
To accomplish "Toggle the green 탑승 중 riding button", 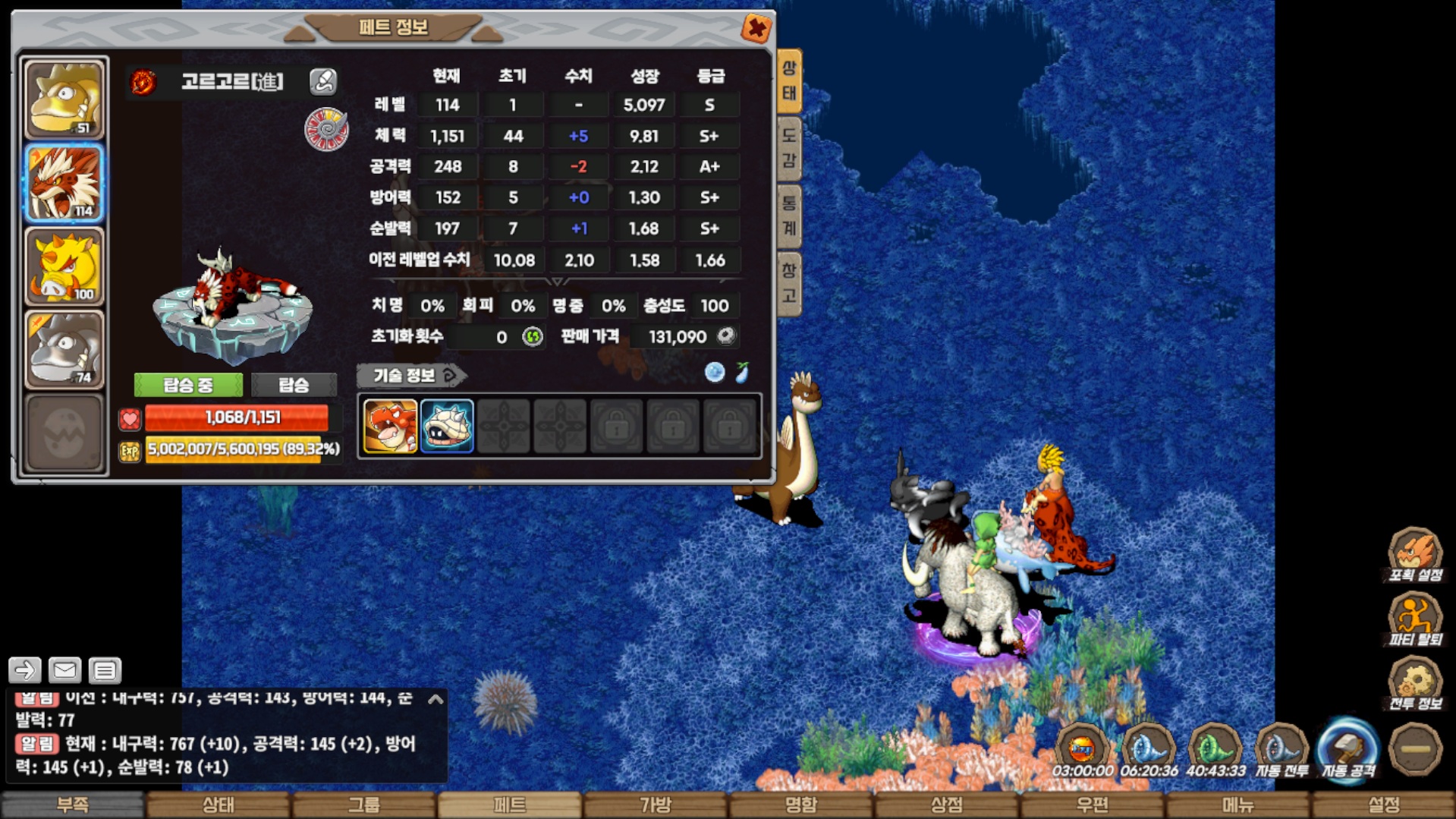I will [x=188, y=385].
